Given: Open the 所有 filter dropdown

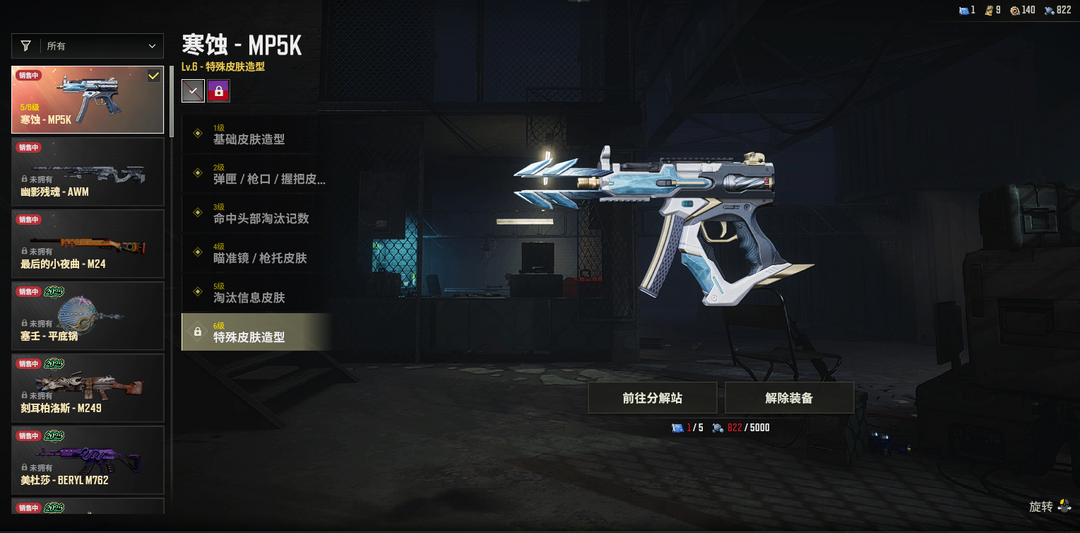Looking at the screenshot, I should [x=88, y=46].
